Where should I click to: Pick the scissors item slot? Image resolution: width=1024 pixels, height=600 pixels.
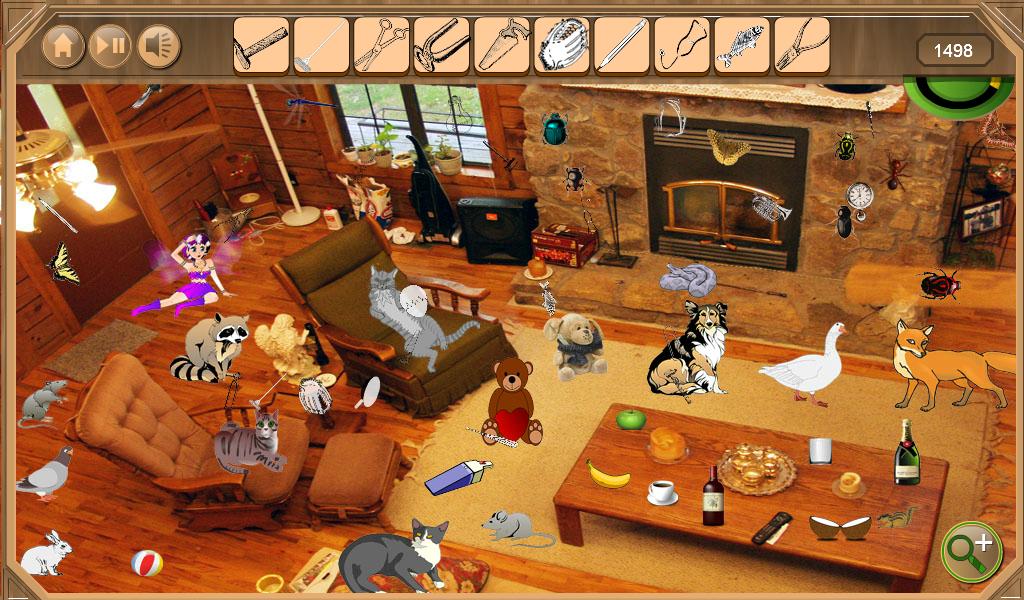[381, 46]
